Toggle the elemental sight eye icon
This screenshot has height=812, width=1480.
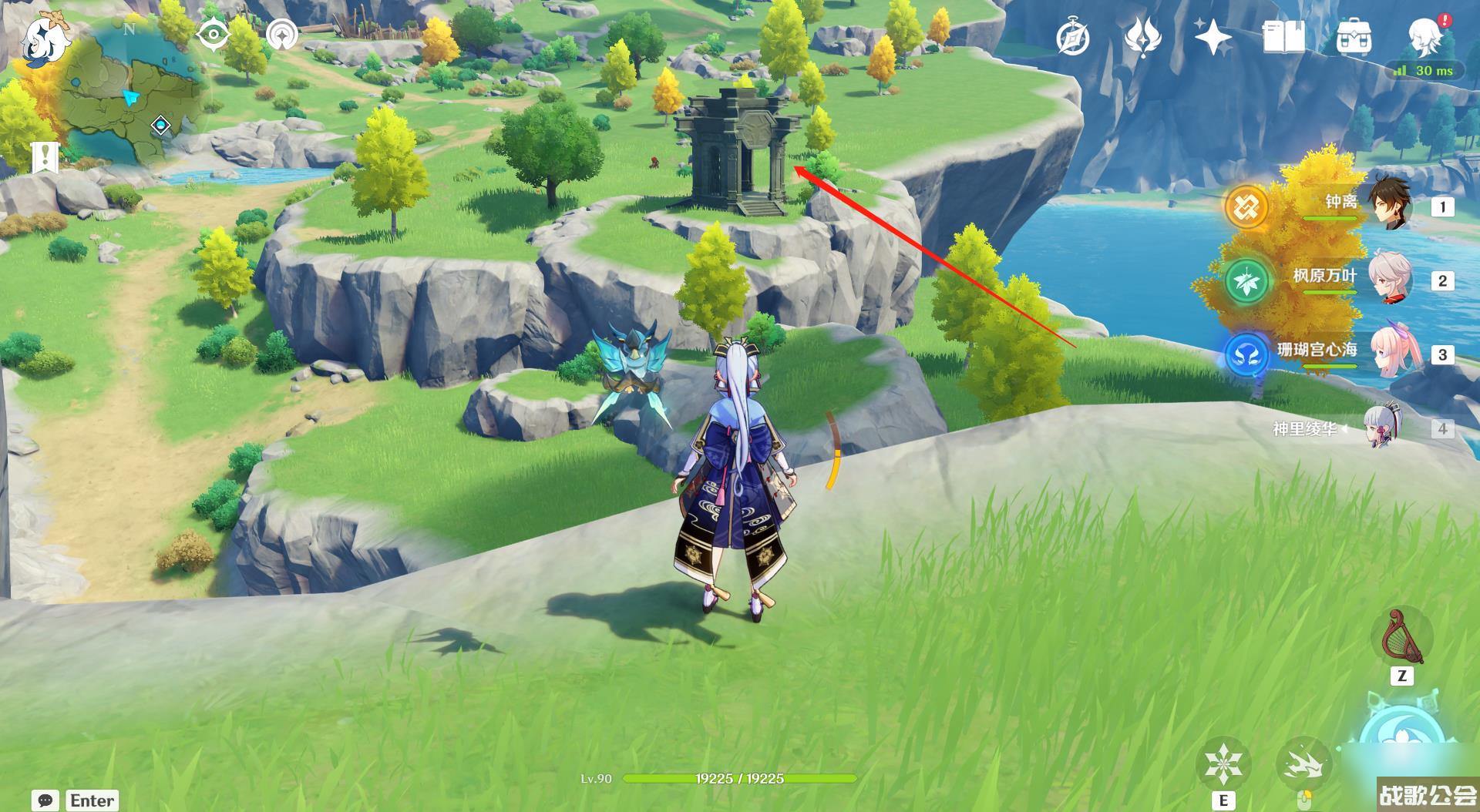(x=214, y=35)
